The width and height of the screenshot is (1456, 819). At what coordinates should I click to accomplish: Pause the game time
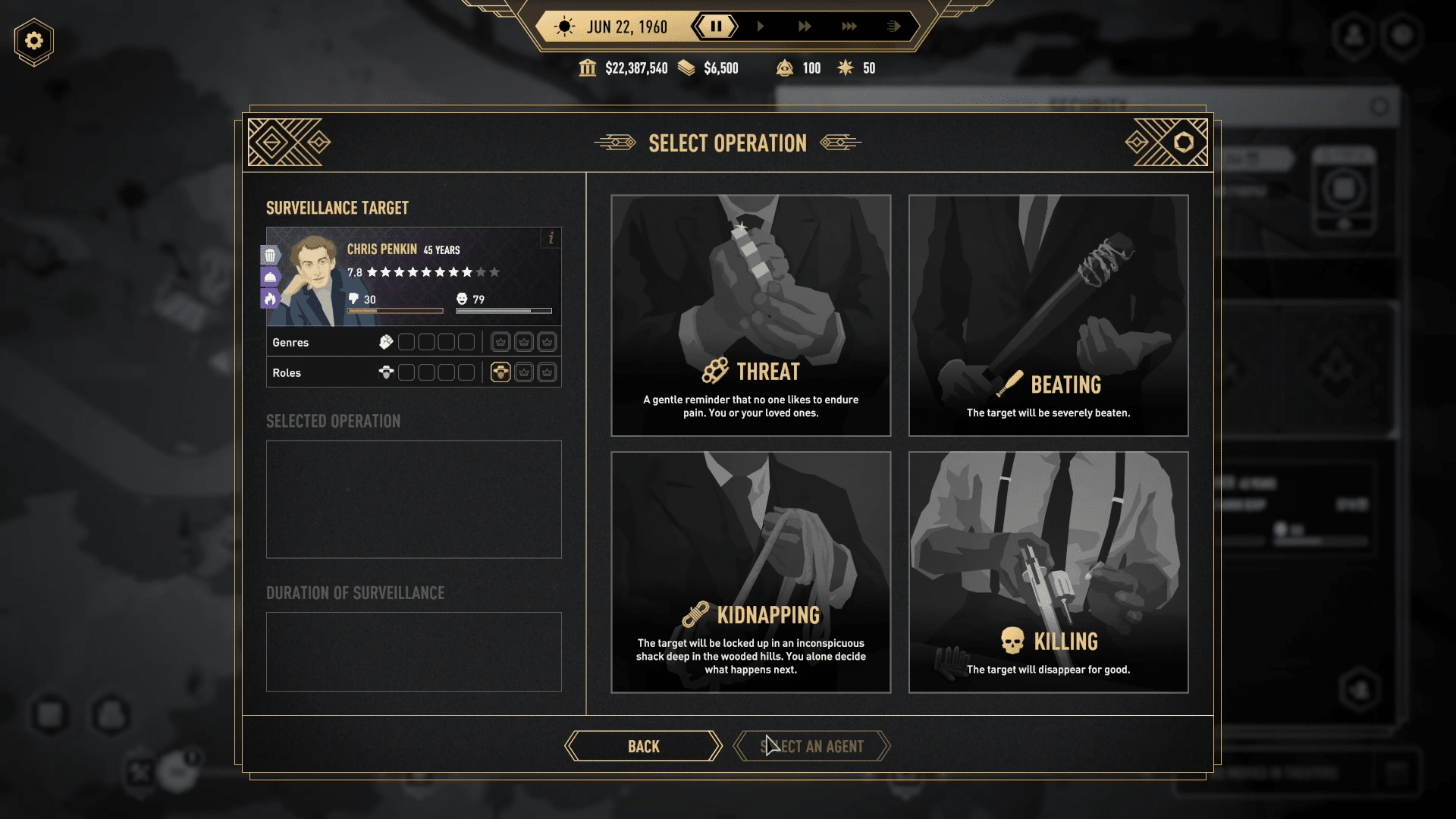(715, 27)
